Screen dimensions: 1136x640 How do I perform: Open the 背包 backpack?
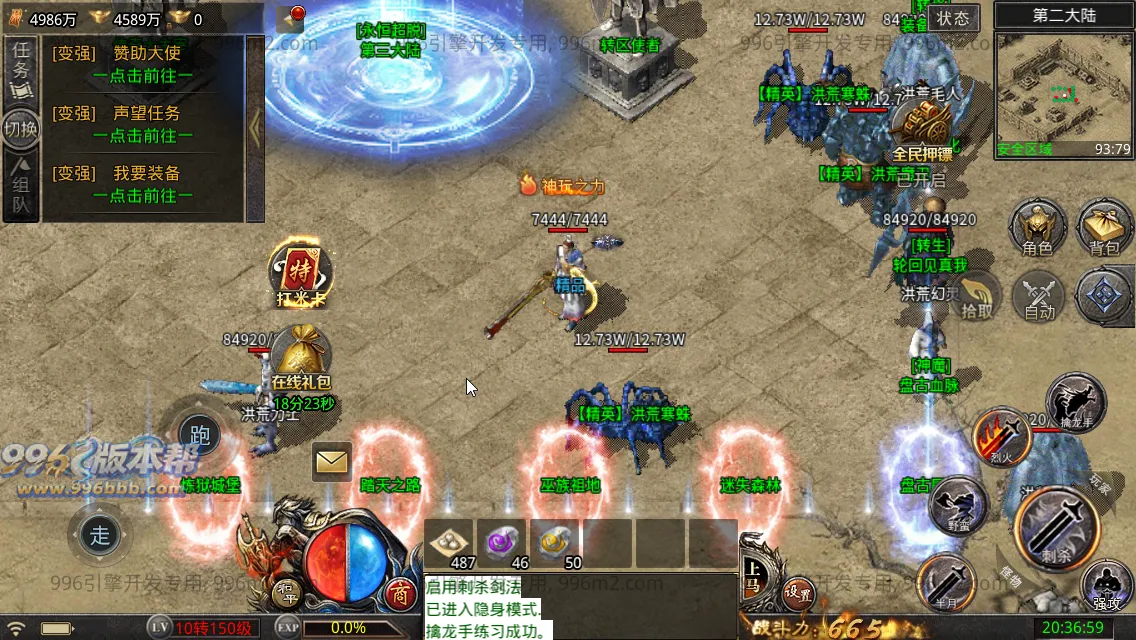[1104, 227]
